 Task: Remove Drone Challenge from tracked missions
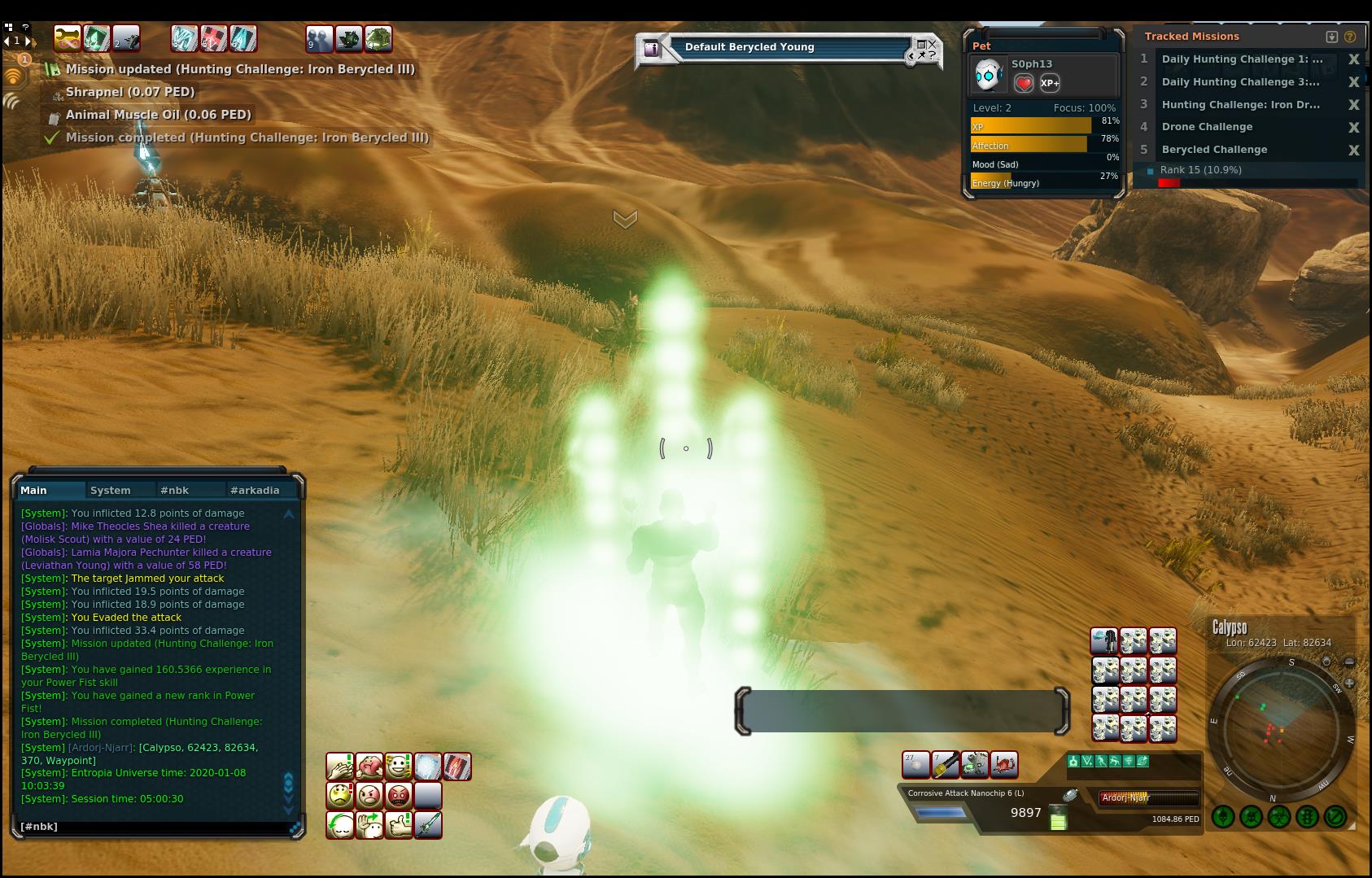pos(1354,127)
